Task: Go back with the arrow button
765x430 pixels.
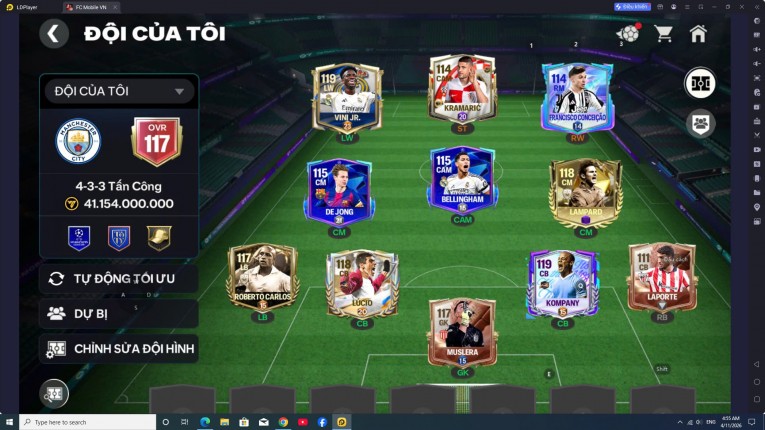Action: pyautogui.click(x=54, y=34)
